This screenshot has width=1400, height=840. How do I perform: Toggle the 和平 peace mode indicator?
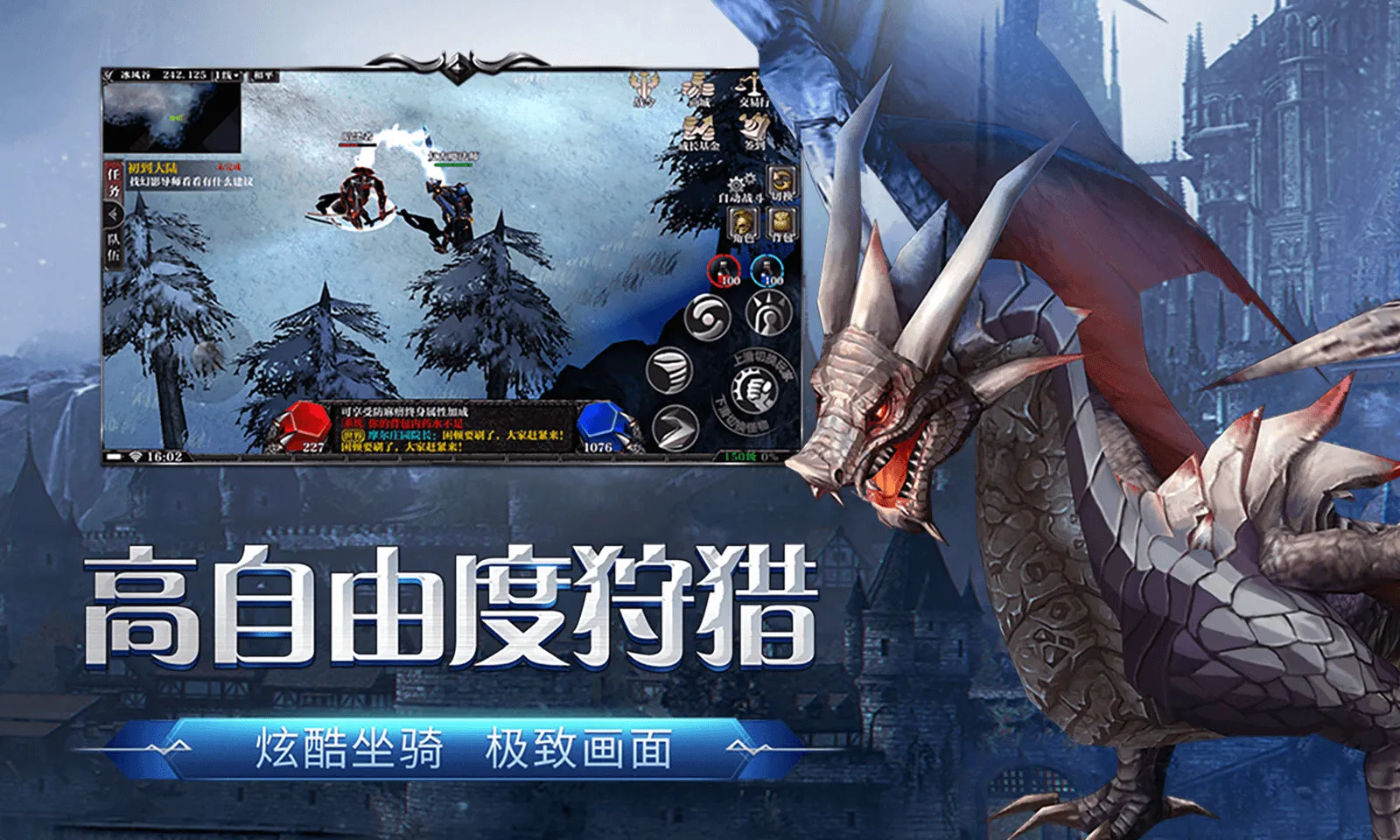264,76
